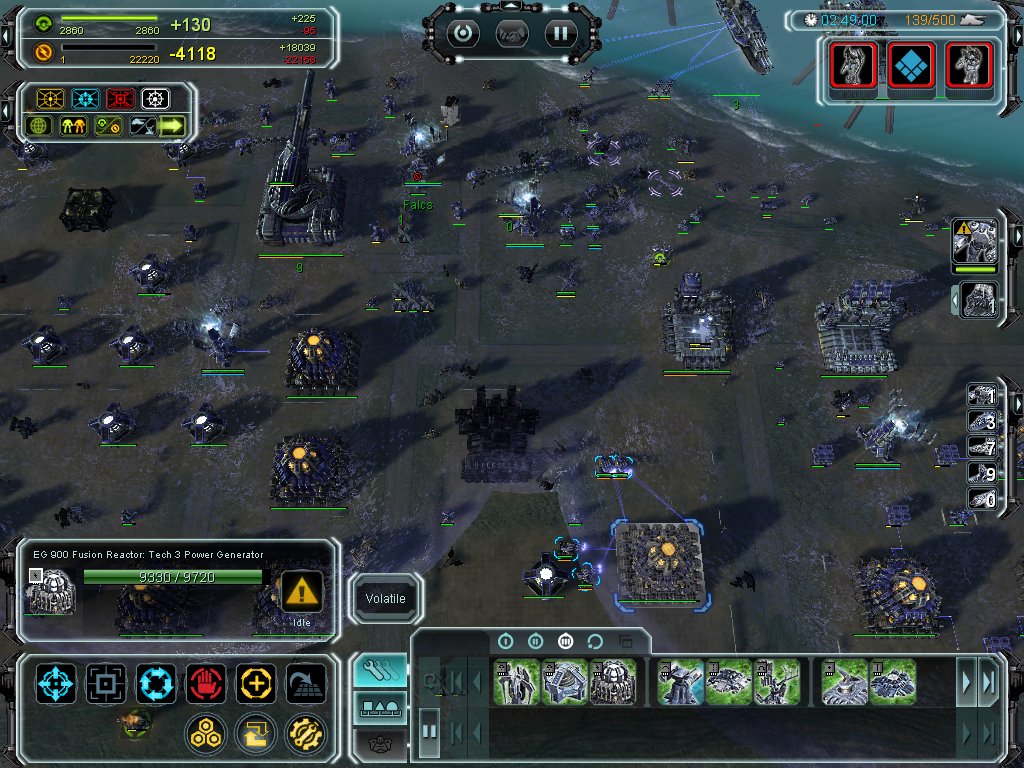Select the Tech 3 build level

tap(565, 641)
